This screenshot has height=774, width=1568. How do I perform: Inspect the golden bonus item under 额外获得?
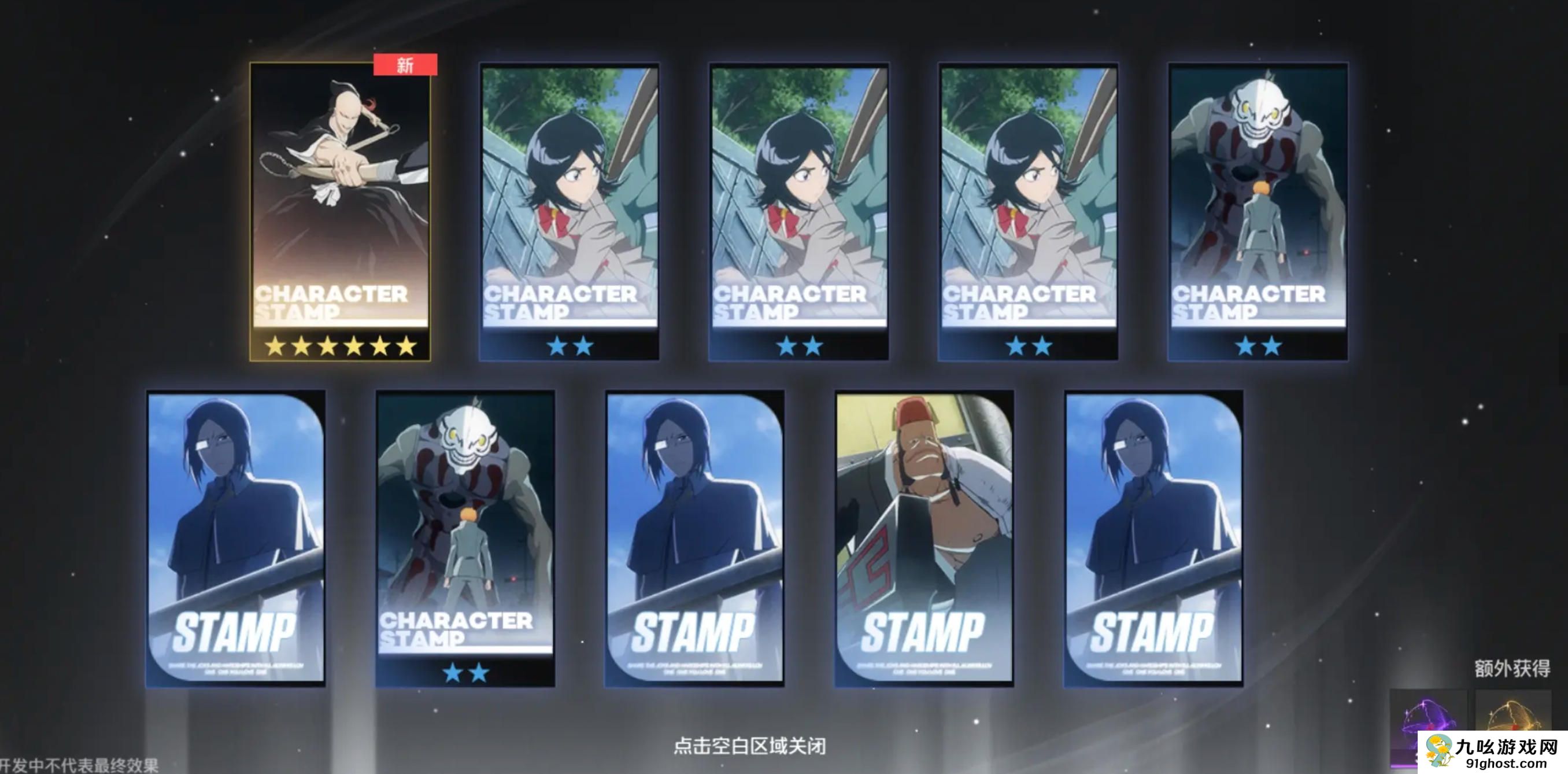coord(1512,713)
